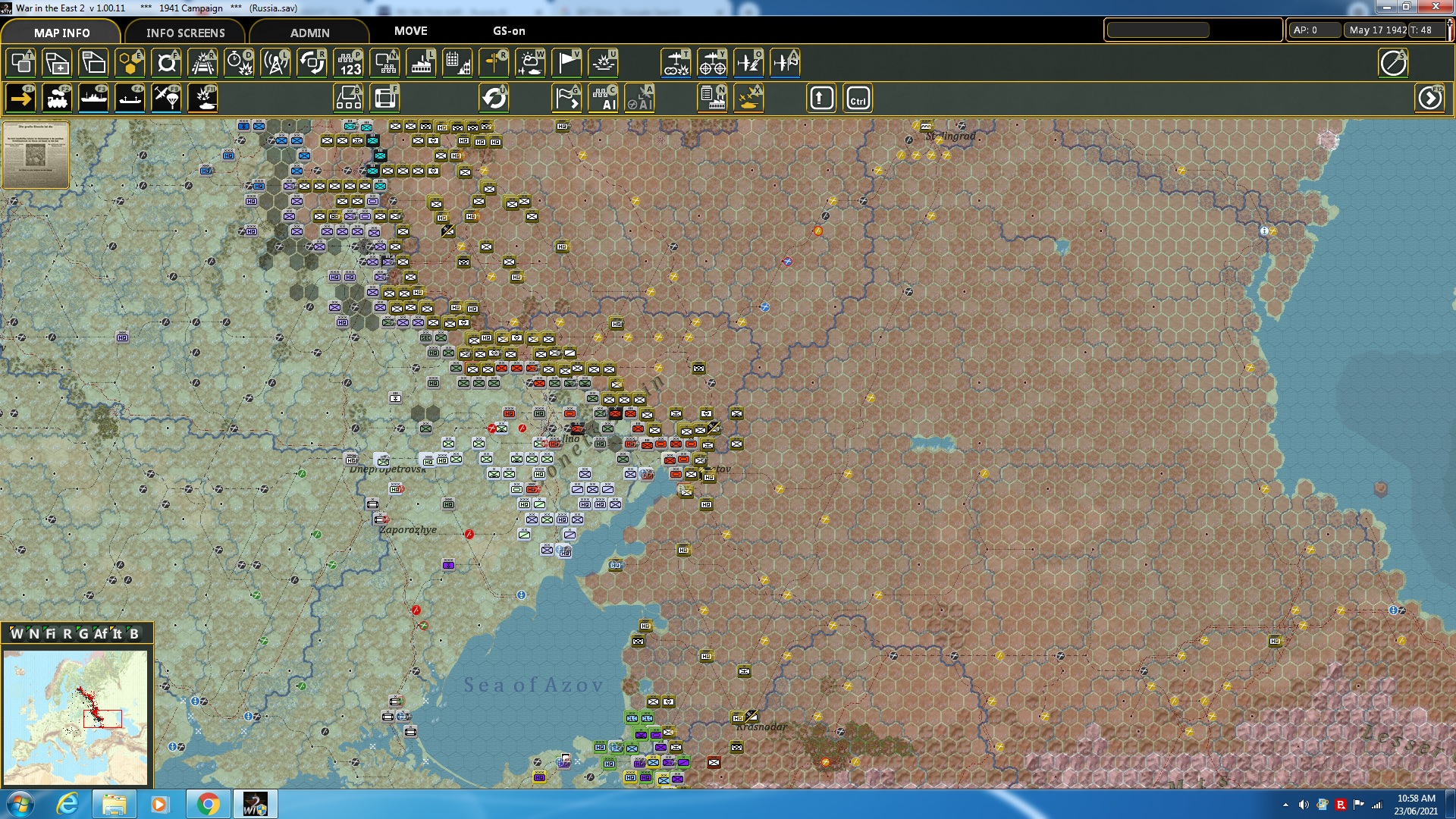Open the factory locations display icon
1456x819 pixels.
pos(421,63)
